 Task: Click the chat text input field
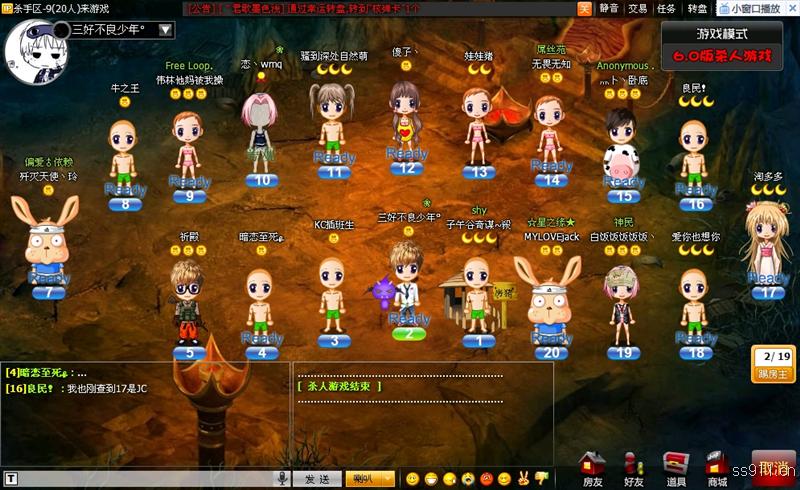coord(140,479)
